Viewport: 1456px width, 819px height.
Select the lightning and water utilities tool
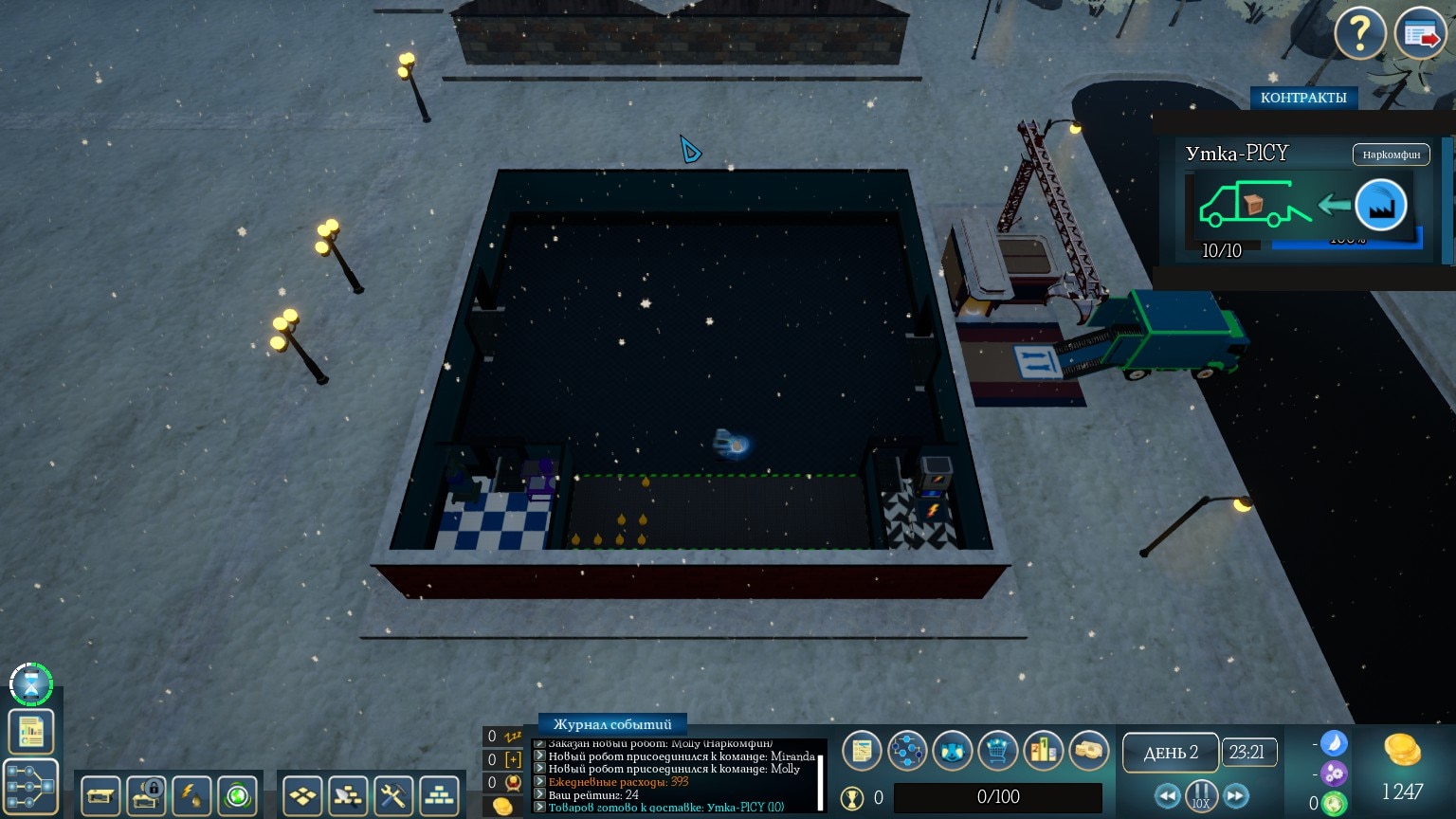(192, 796)
